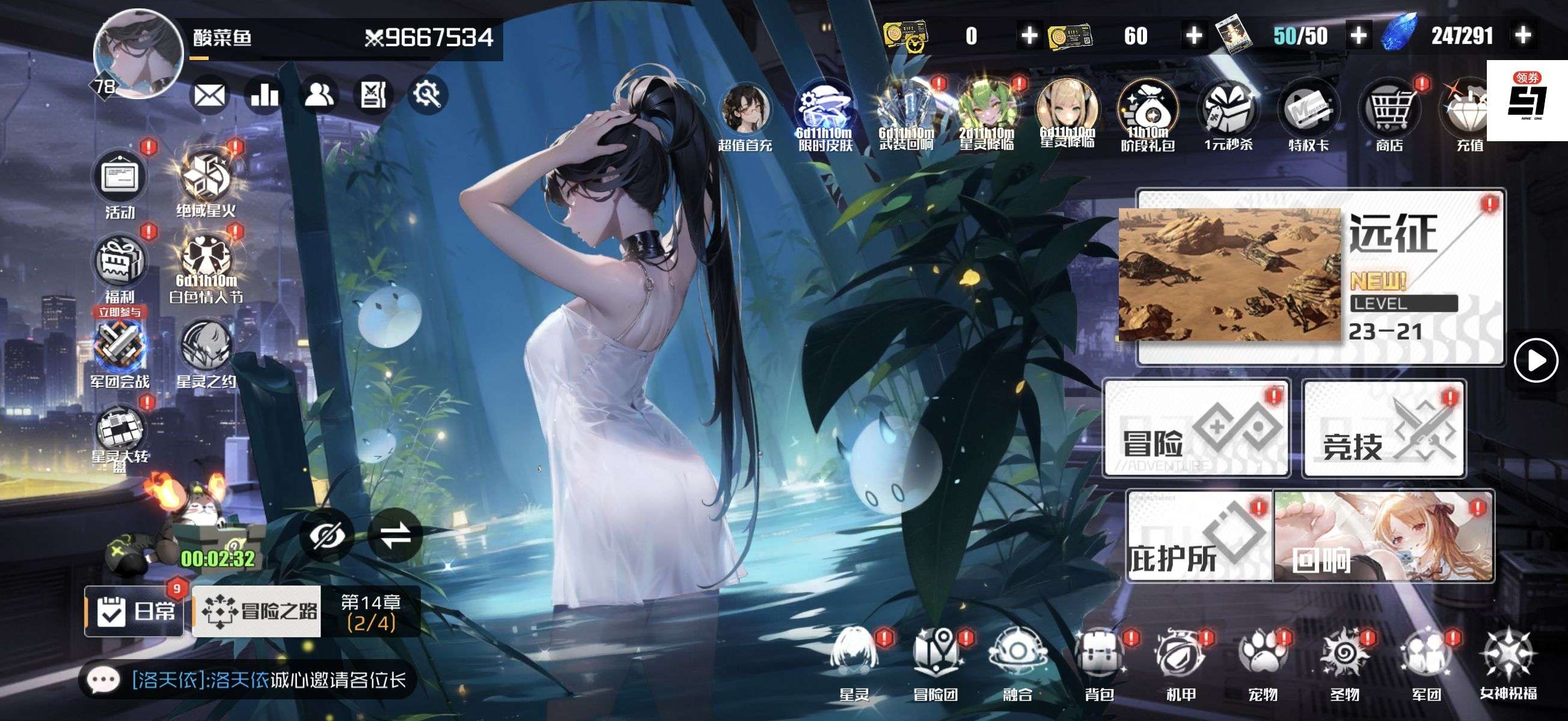Screen dimensions: 1568x721
Task: Toggle the hide interface eye icon
Action: [x=327, y=535]
